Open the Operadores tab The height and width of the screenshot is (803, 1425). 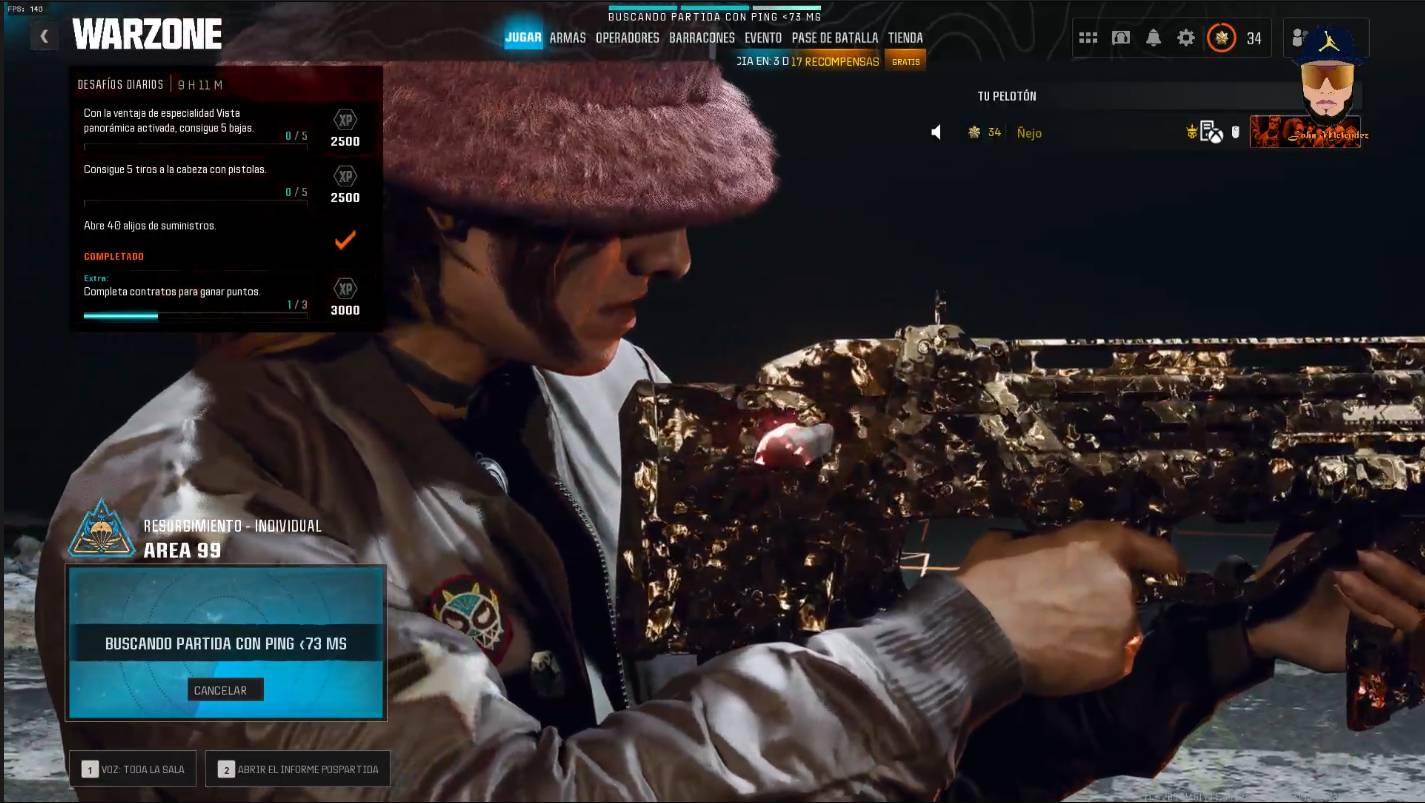point(627,38)
